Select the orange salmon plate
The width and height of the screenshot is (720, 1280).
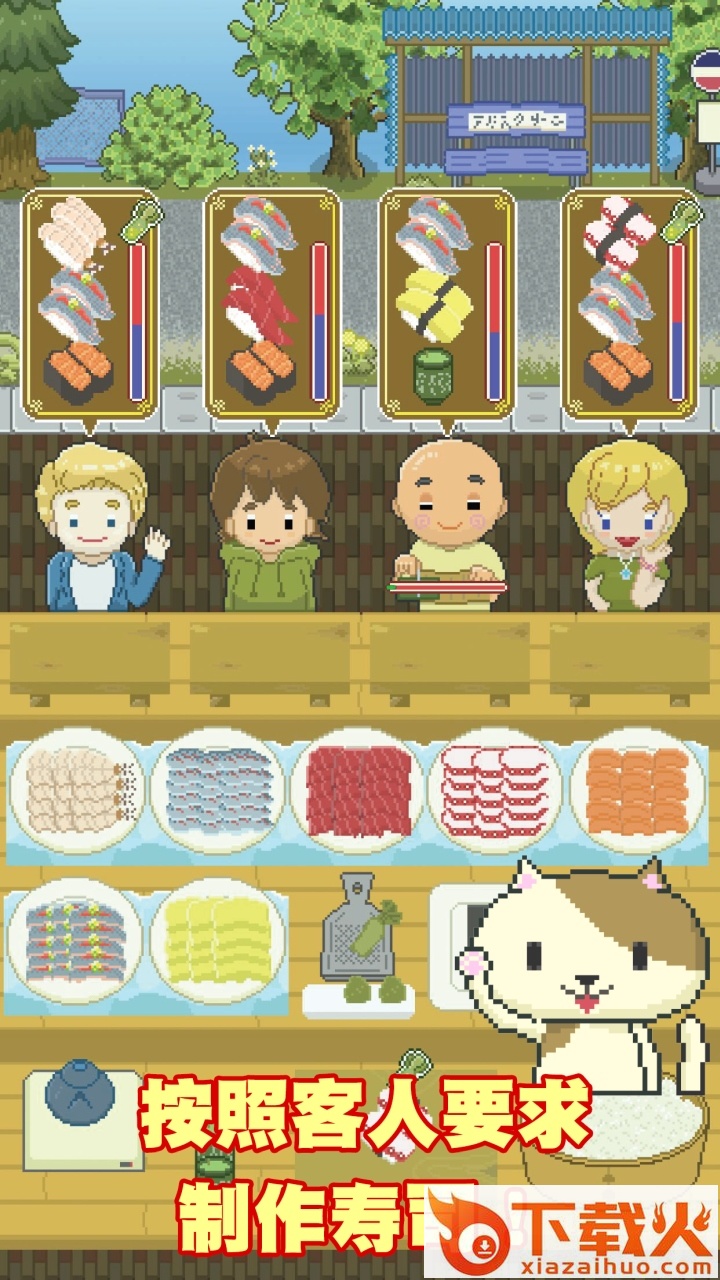637,791
